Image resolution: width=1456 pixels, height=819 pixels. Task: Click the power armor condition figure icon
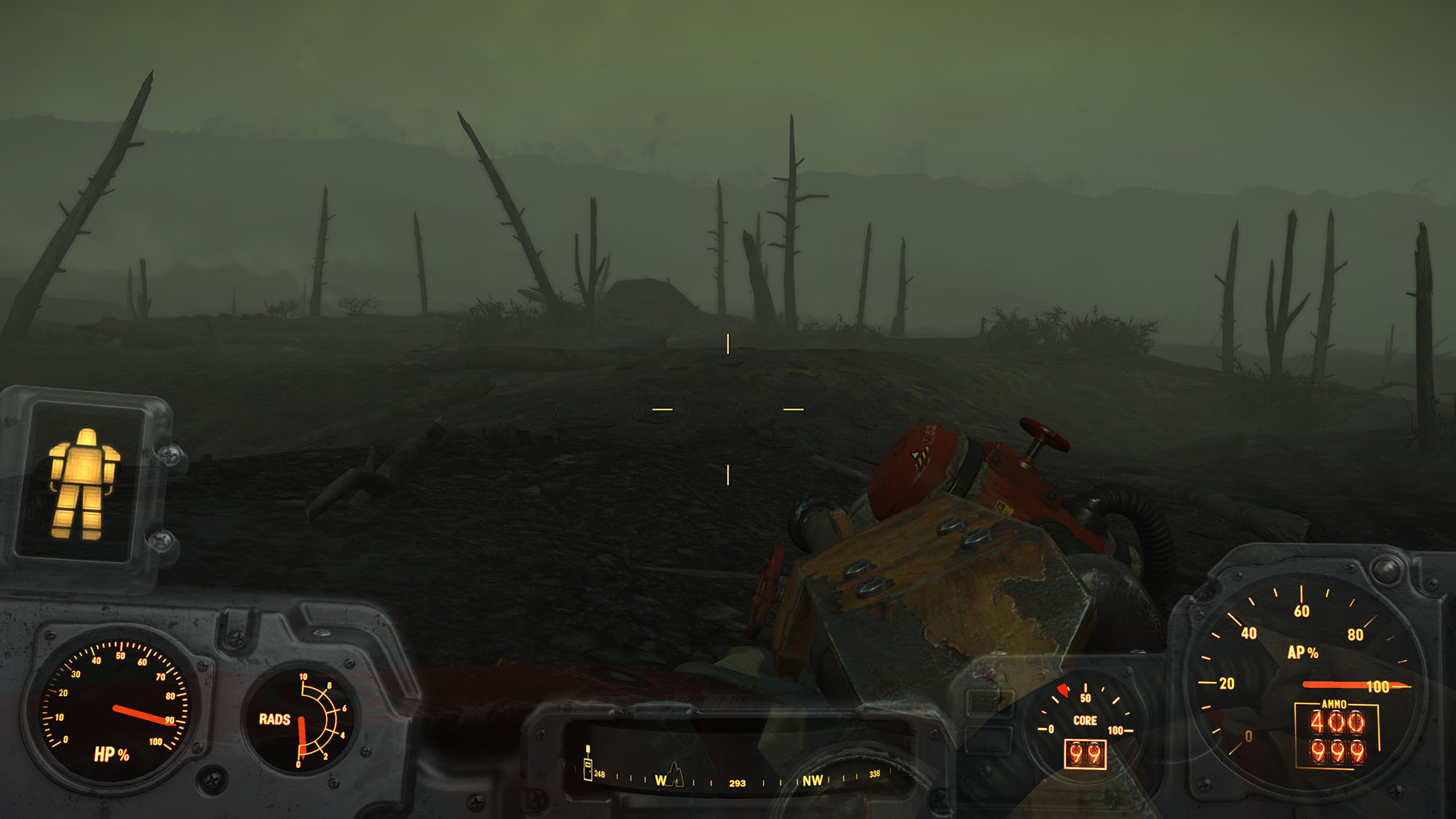(82, 483)
